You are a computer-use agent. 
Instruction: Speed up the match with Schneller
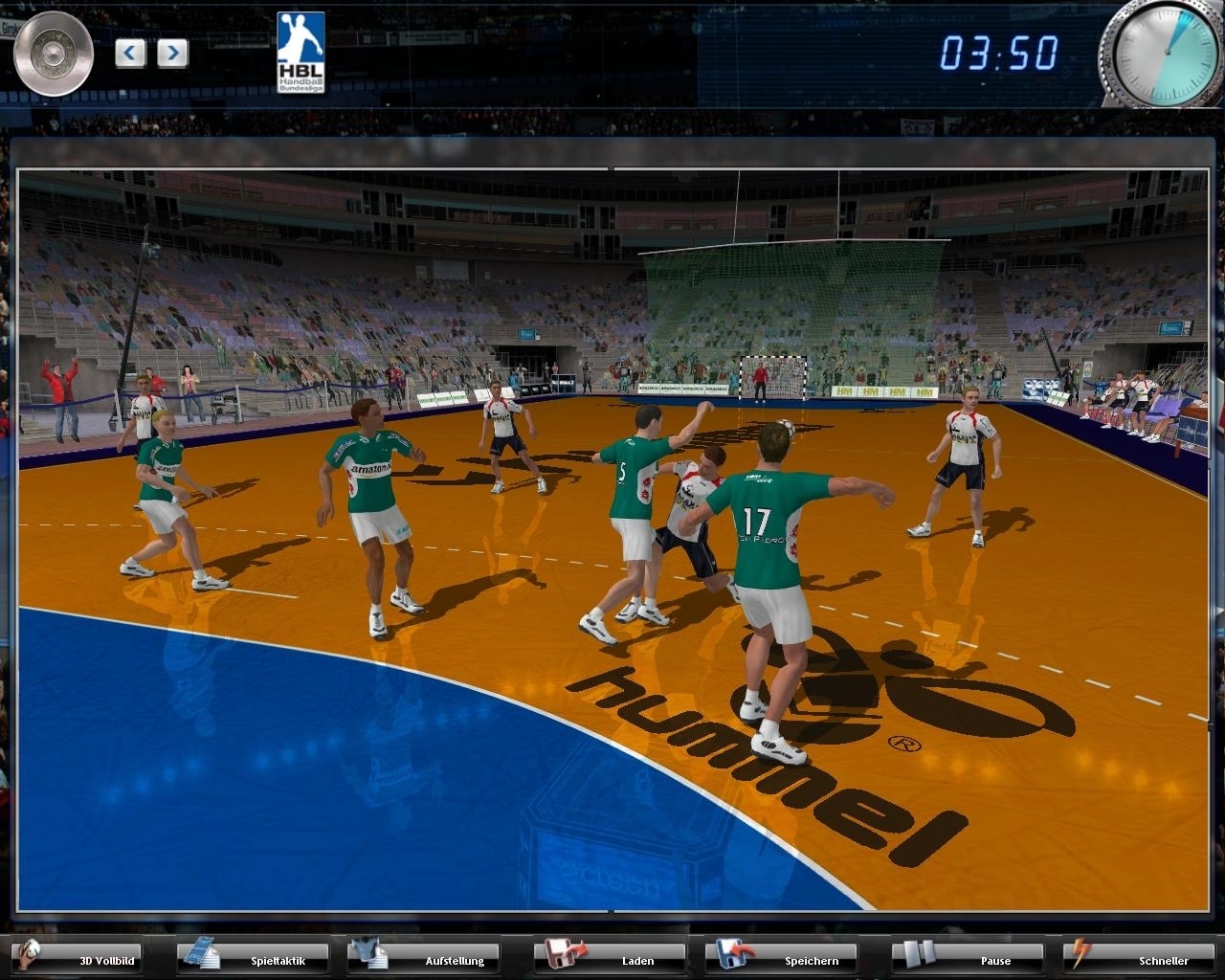pyautogui.click(x=1168, y=959)
